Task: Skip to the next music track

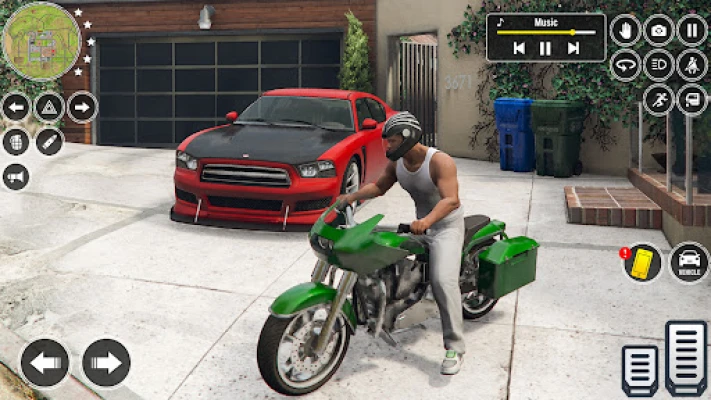Action: pyautogui.click(x=573, y=48)
